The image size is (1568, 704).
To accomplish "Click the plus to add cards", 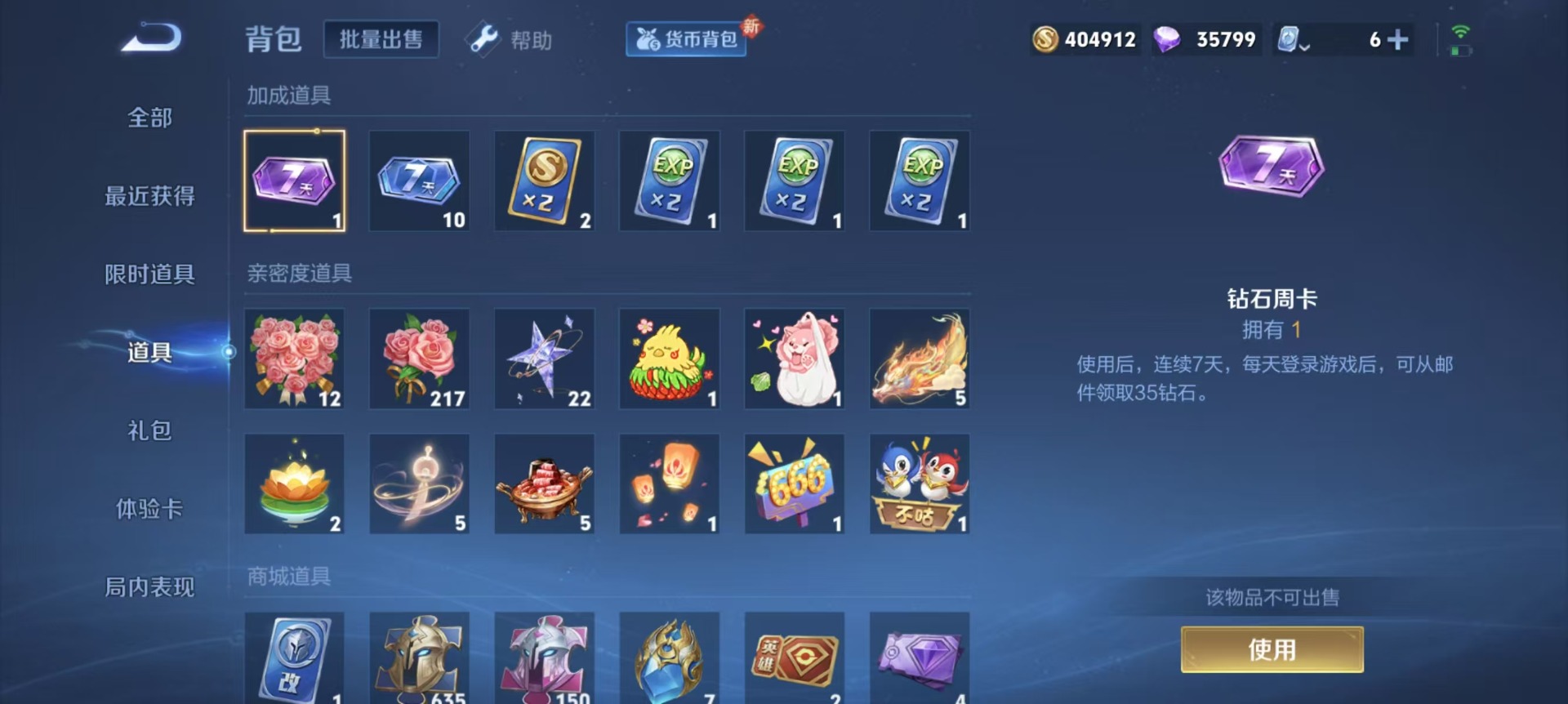I will pyautogui.click(x=1396, y=38).
